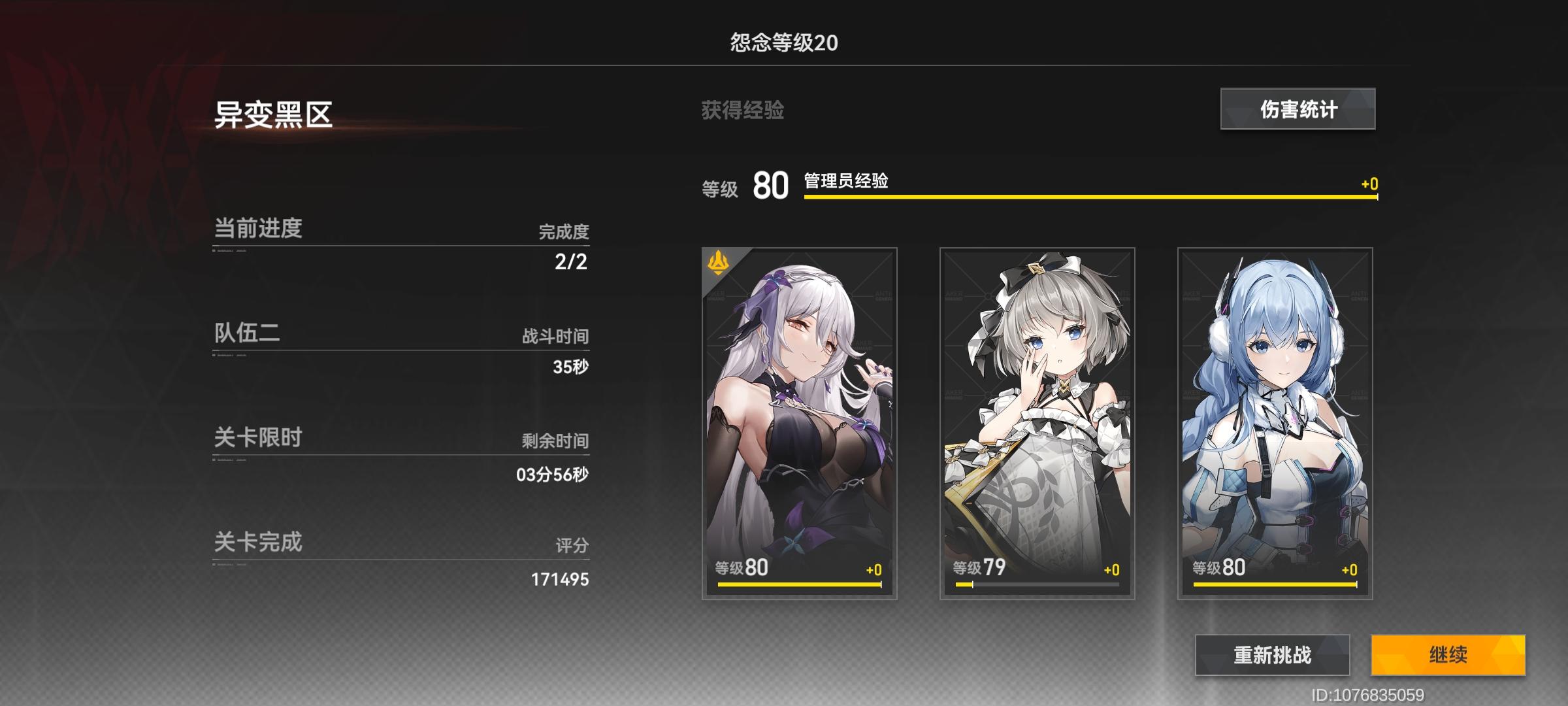Open the 伤害统计 damage statistics panel

point(1298,110)
